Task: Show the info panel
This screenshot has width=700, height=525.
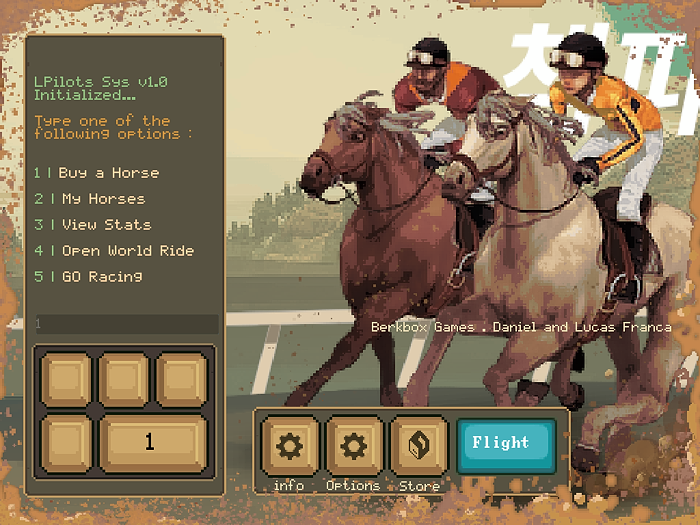Action: (x=290, y=446)
